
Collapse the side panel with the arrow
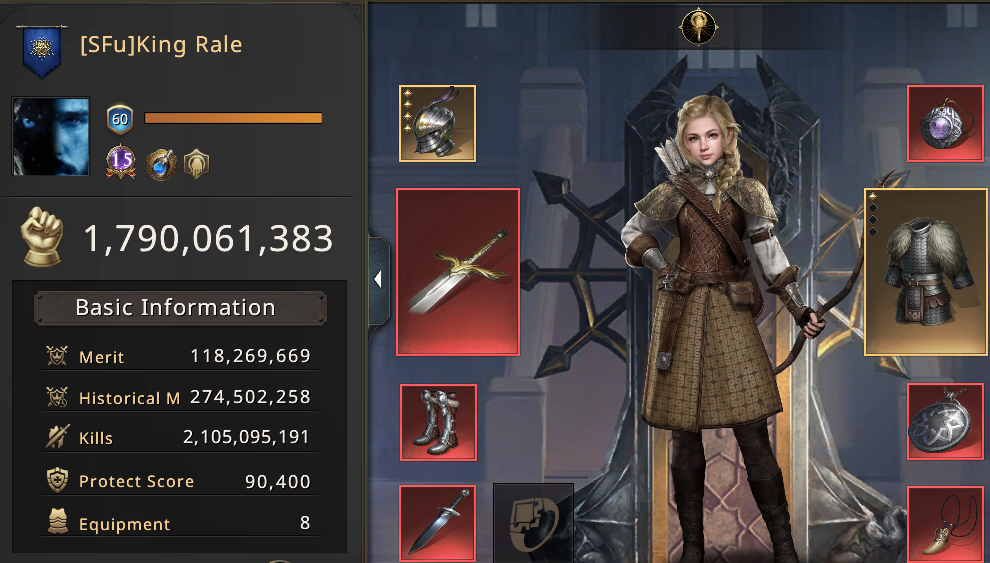[378, 280]
